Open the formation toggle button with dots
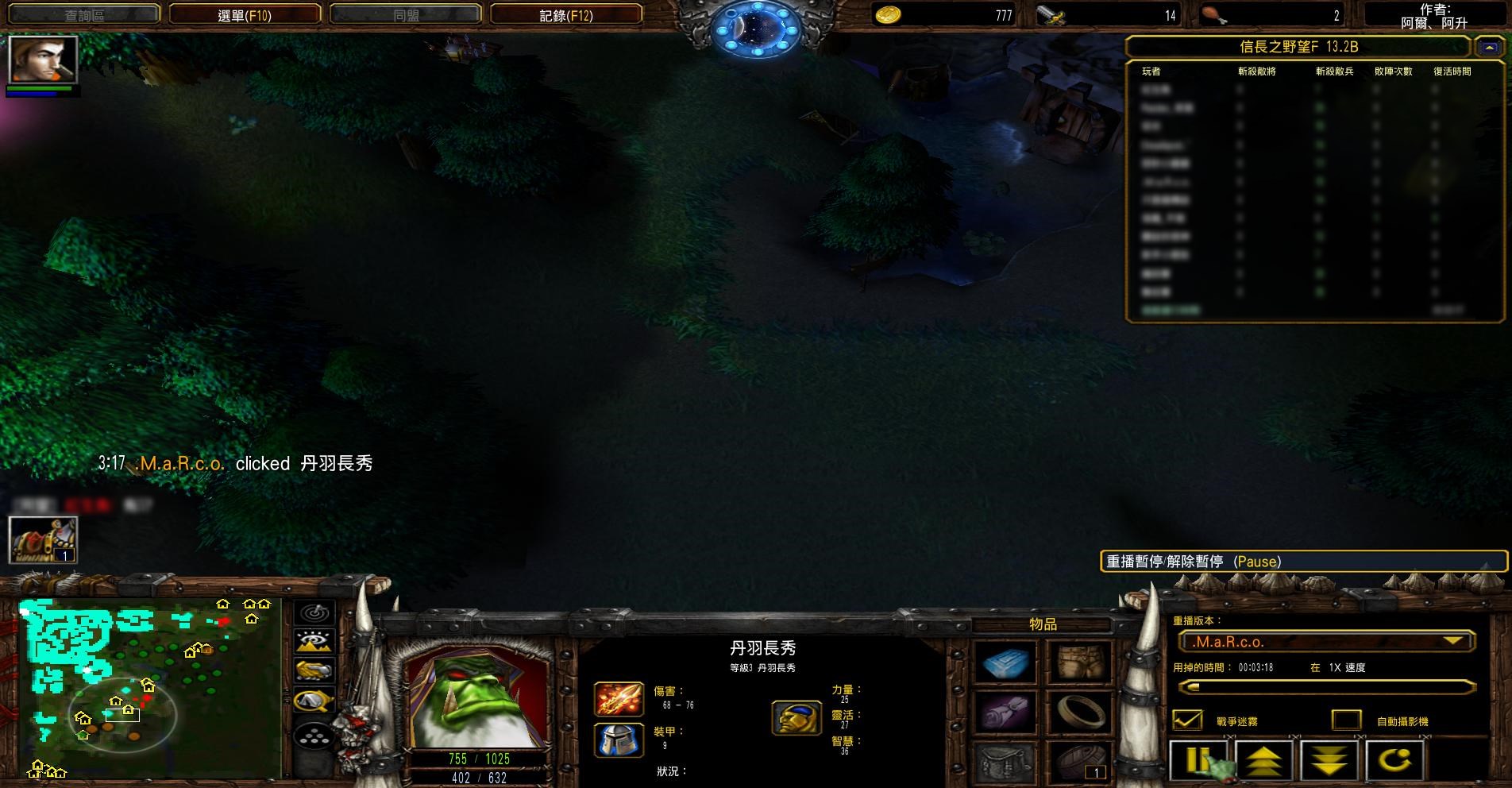 [x=314, y=736]
